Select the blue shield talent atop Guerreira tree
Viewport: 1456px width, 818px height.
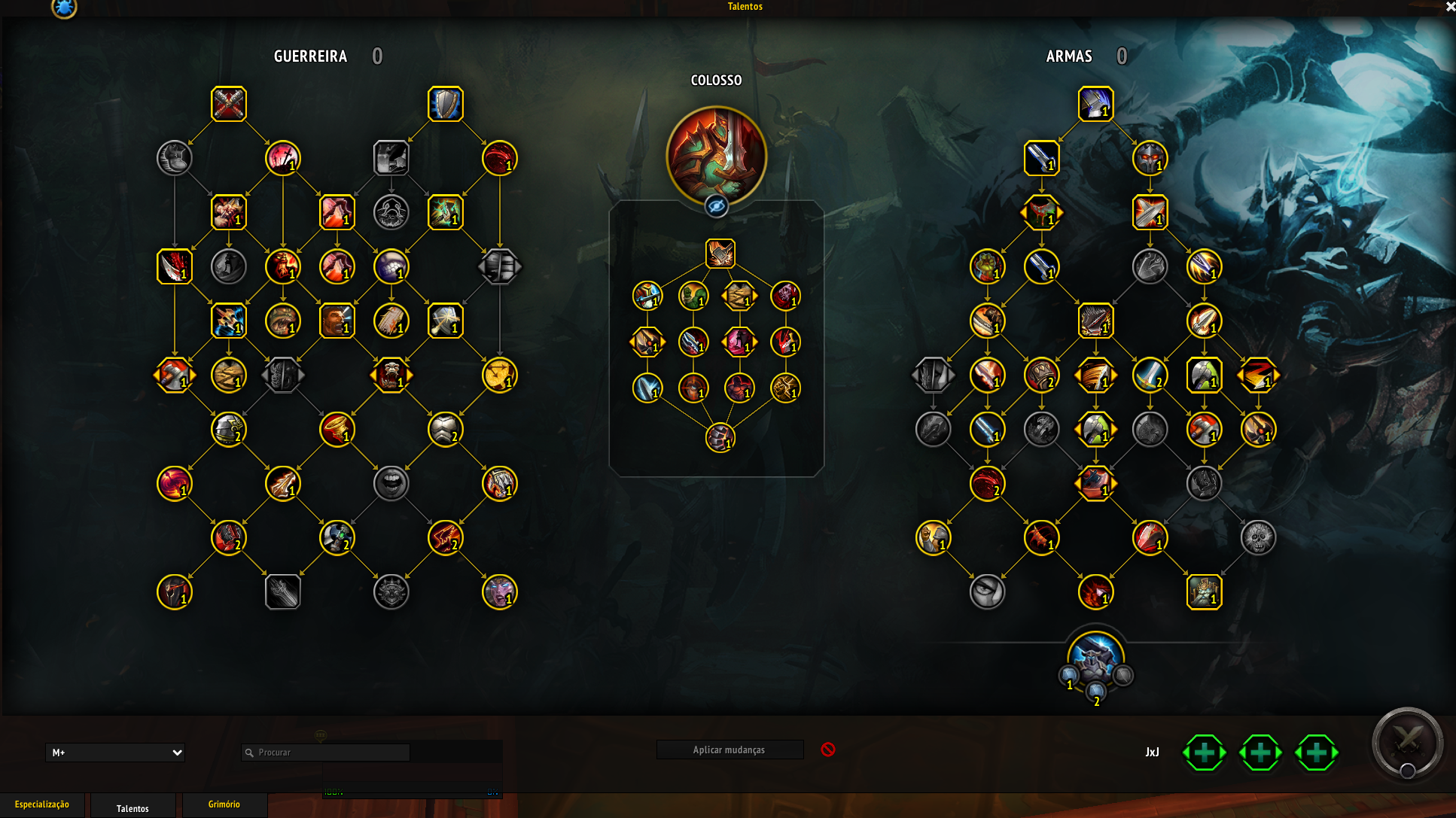click(x=446, y=104)
